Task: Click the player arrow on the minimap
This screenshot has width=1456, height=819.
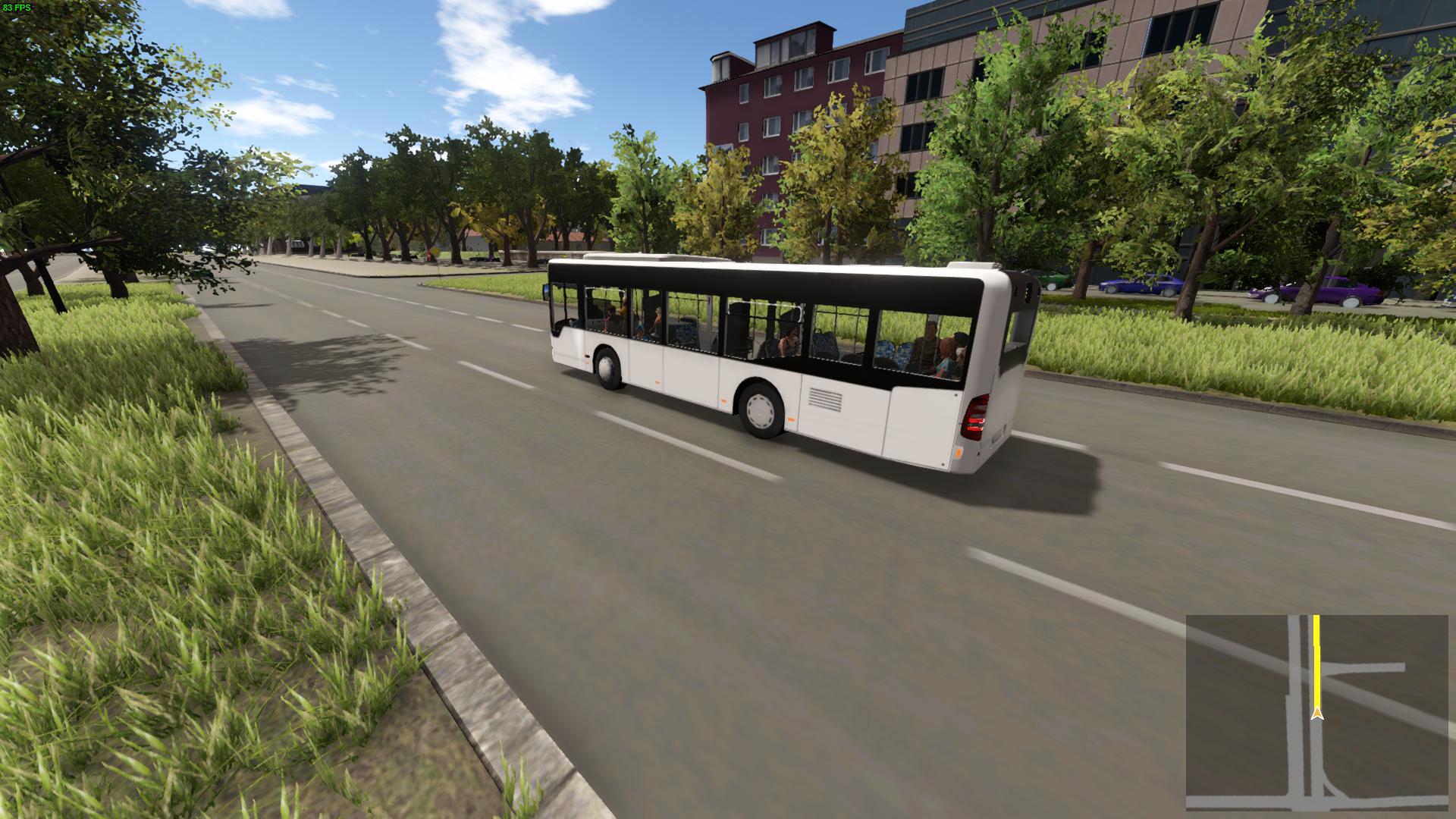Action: 1318,714
